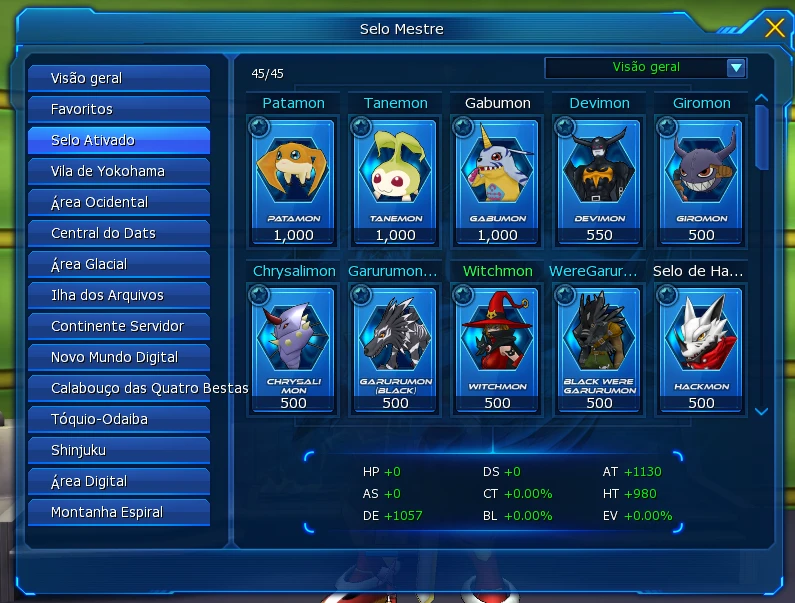The width and height of the screenshot is (795, 603).
Task: Switch to Área Glacial seals
Action: (118, 264)
